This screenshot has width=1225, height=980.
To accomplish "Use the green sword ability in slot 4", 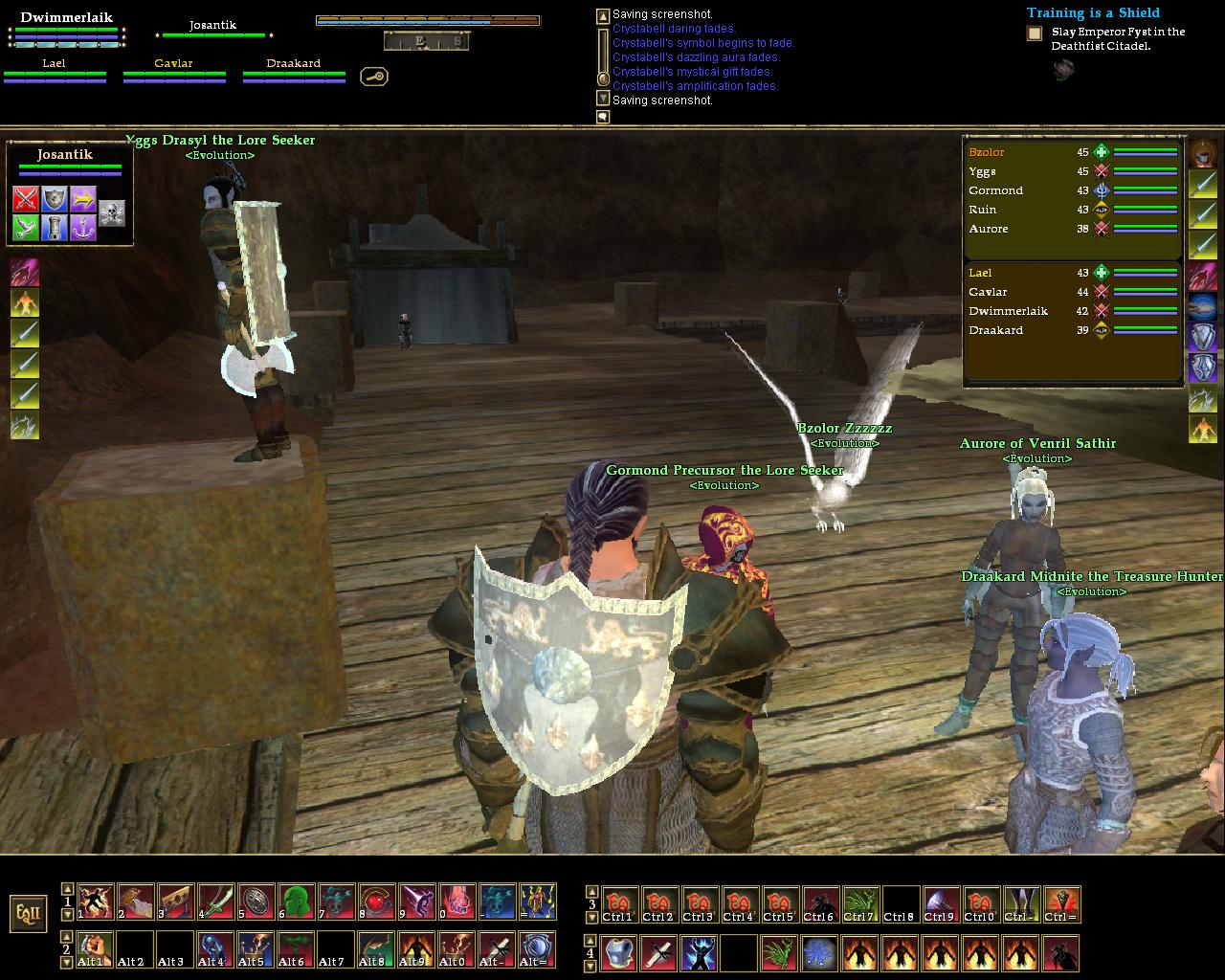I will coord(216,902).
